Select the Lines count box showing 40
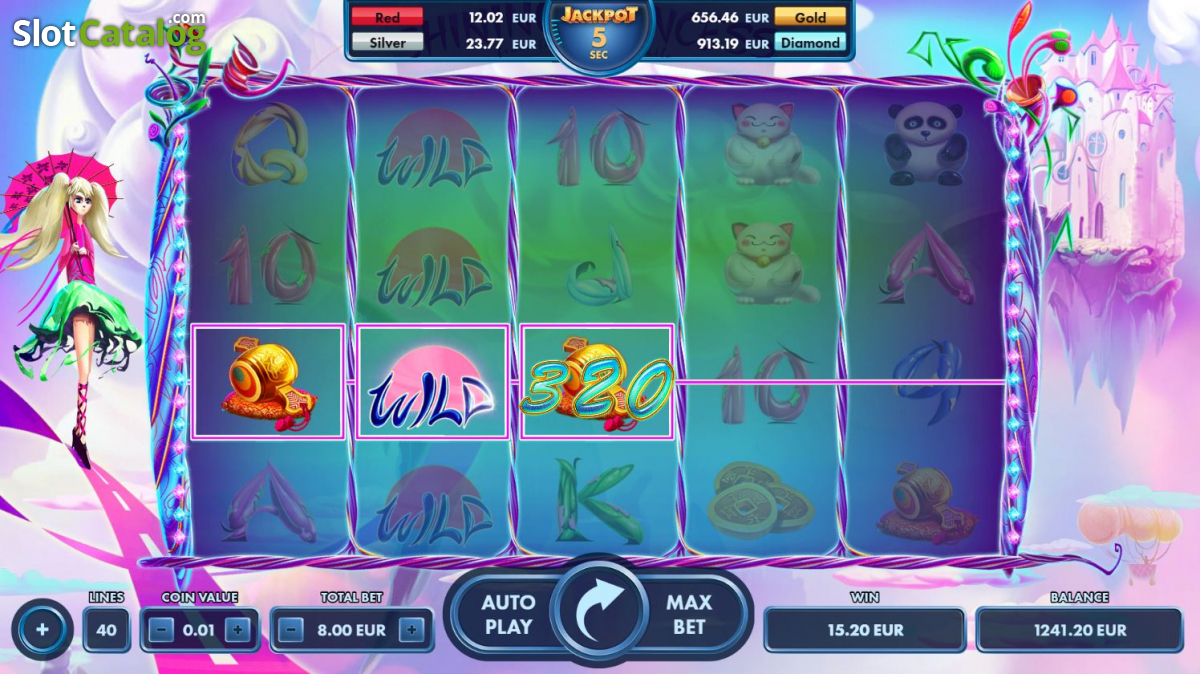Image resolution: width=1200 pixels, height=674 pixels. point(106,630)
